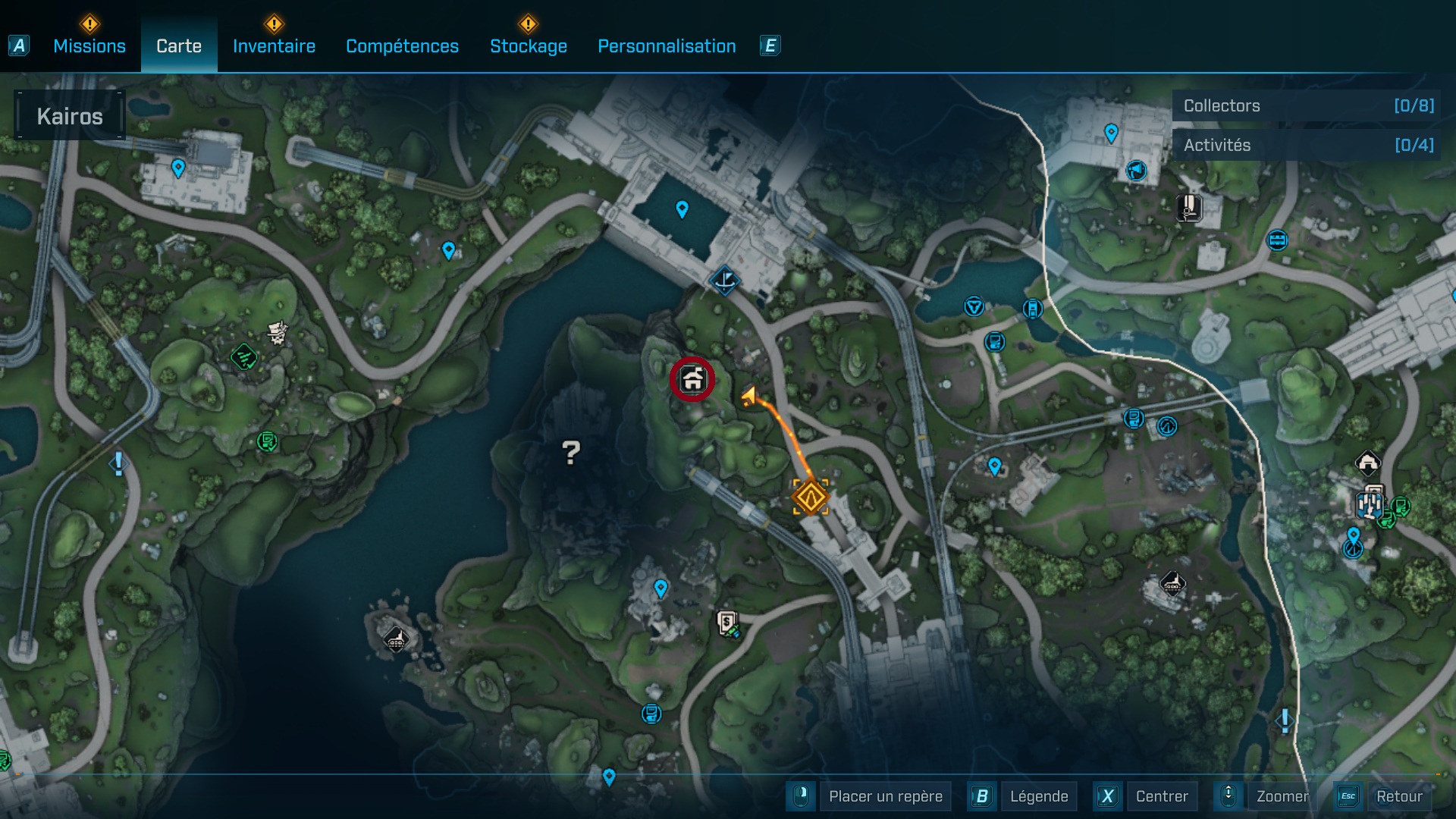Switch to the Missions tab

[88, 45]
